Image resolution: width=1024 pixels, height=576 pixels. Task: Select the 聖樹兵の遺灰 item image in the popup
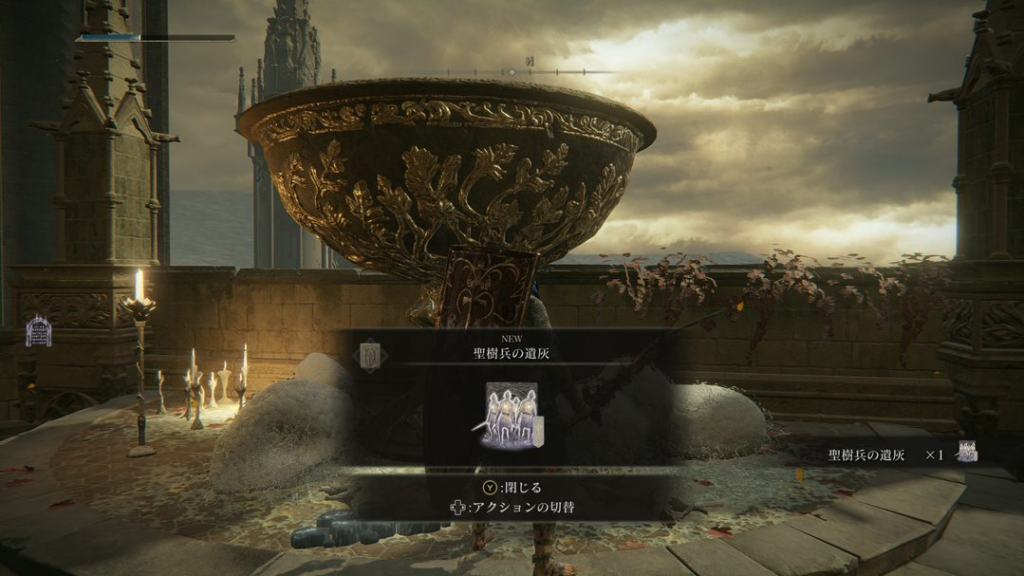(511, 414)
